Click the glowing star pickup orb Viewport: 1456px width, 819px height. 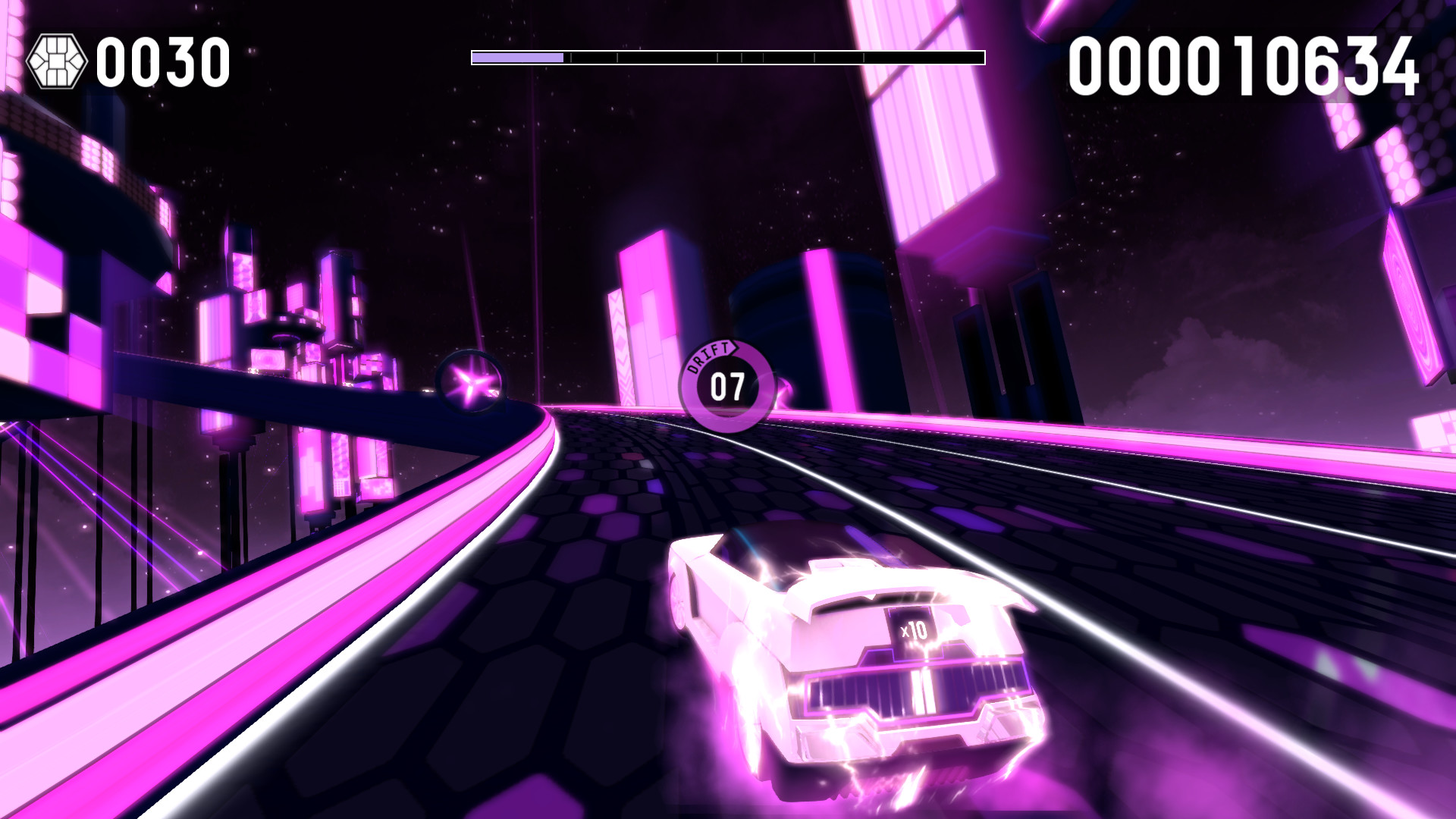[x=471, y=381]
